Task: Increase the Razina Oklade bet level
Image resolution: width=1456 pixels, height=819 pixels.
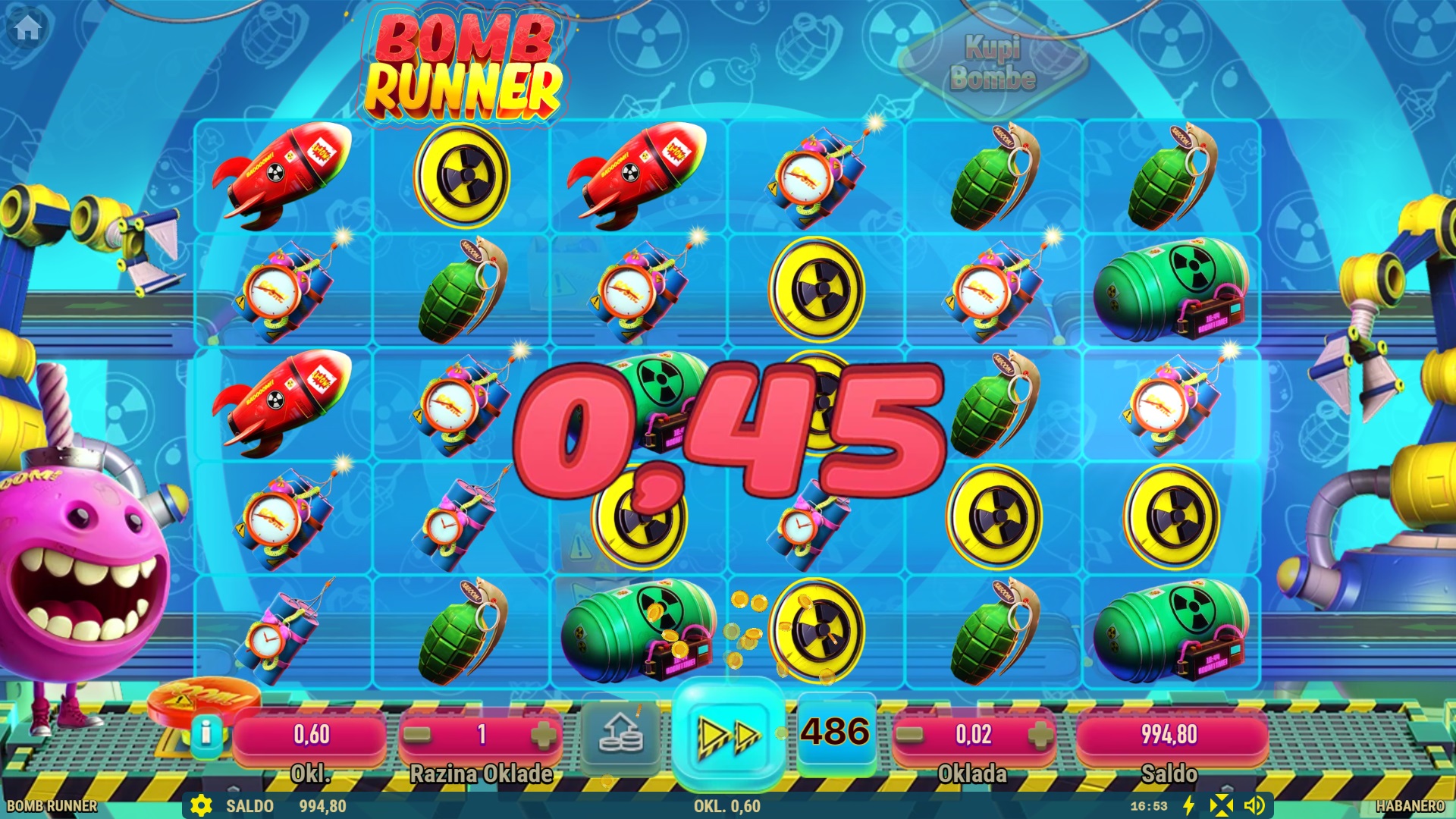Action: click(543, 734)
